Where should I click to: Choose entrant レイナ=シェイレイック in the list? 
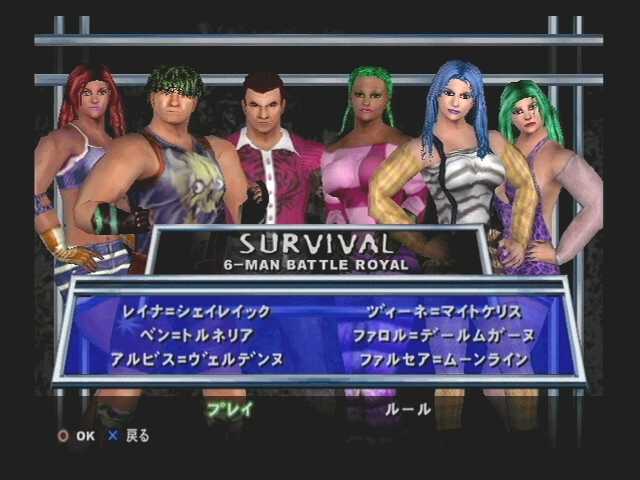pos(196,311)
